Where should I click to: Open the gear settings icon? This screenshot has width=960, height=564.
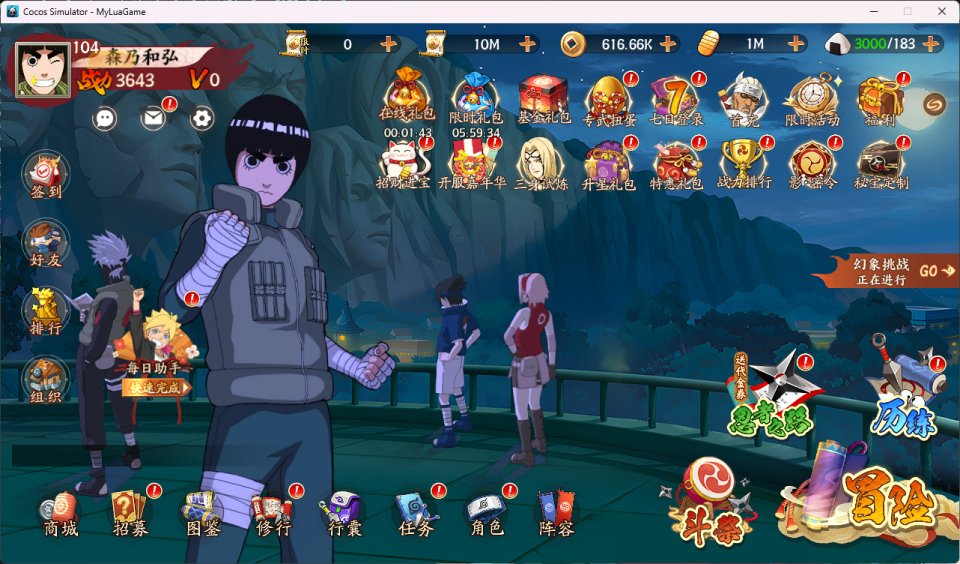202,118
